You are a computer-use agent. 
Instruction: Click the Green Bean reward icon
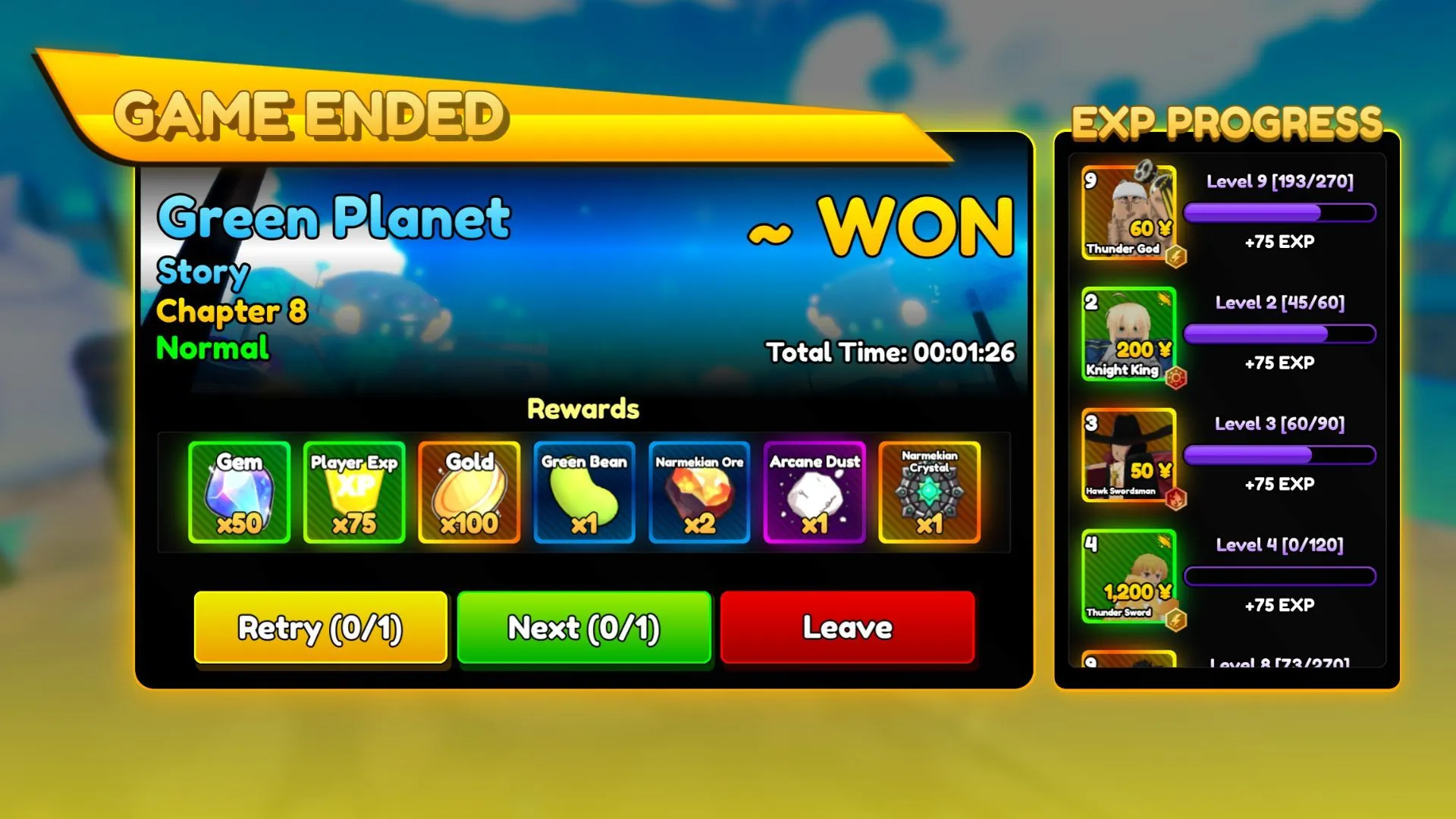pyautogui.click(x=582, y=493)
